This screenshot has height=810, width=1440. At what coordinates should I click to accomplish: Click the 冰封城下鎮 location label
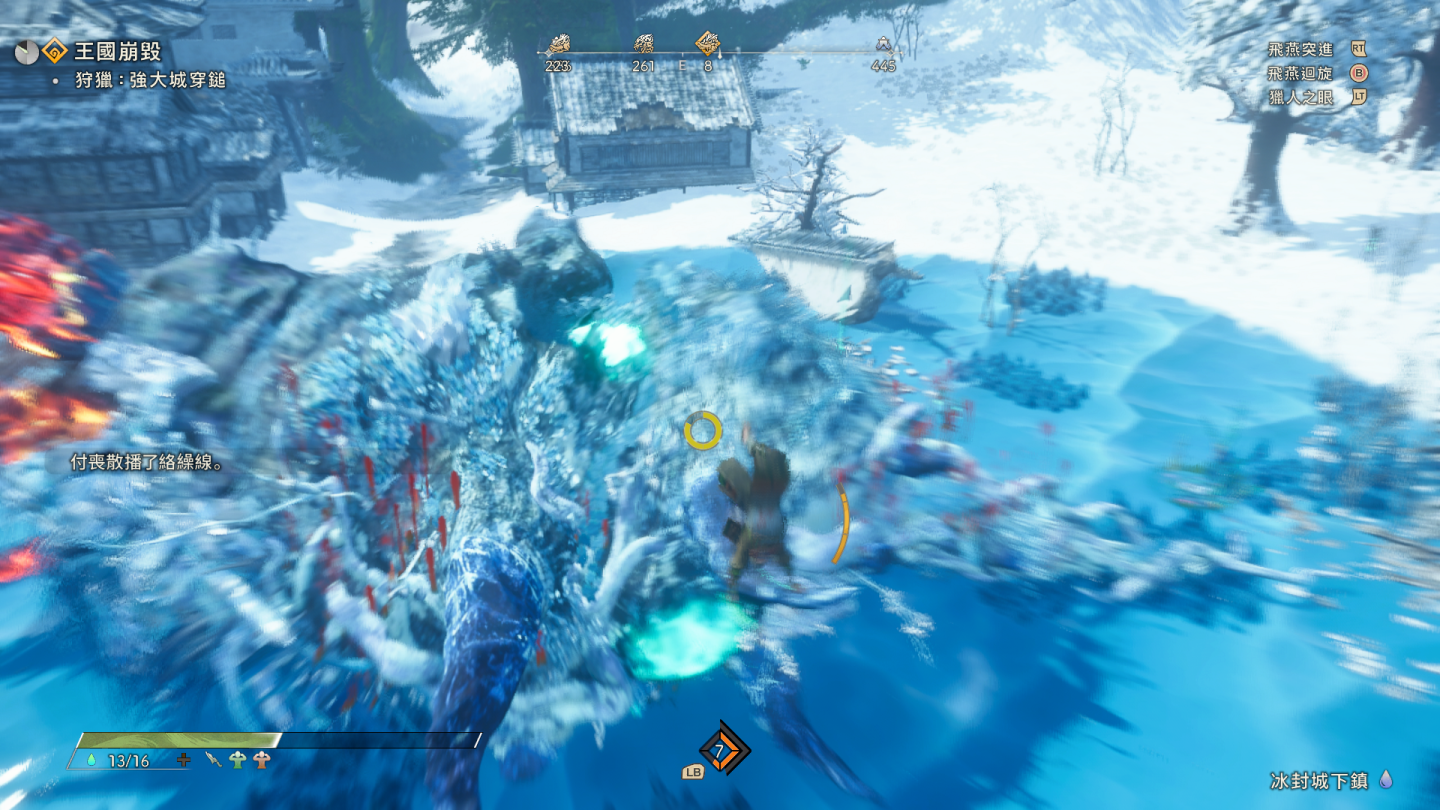click(x=1320, y=780)
